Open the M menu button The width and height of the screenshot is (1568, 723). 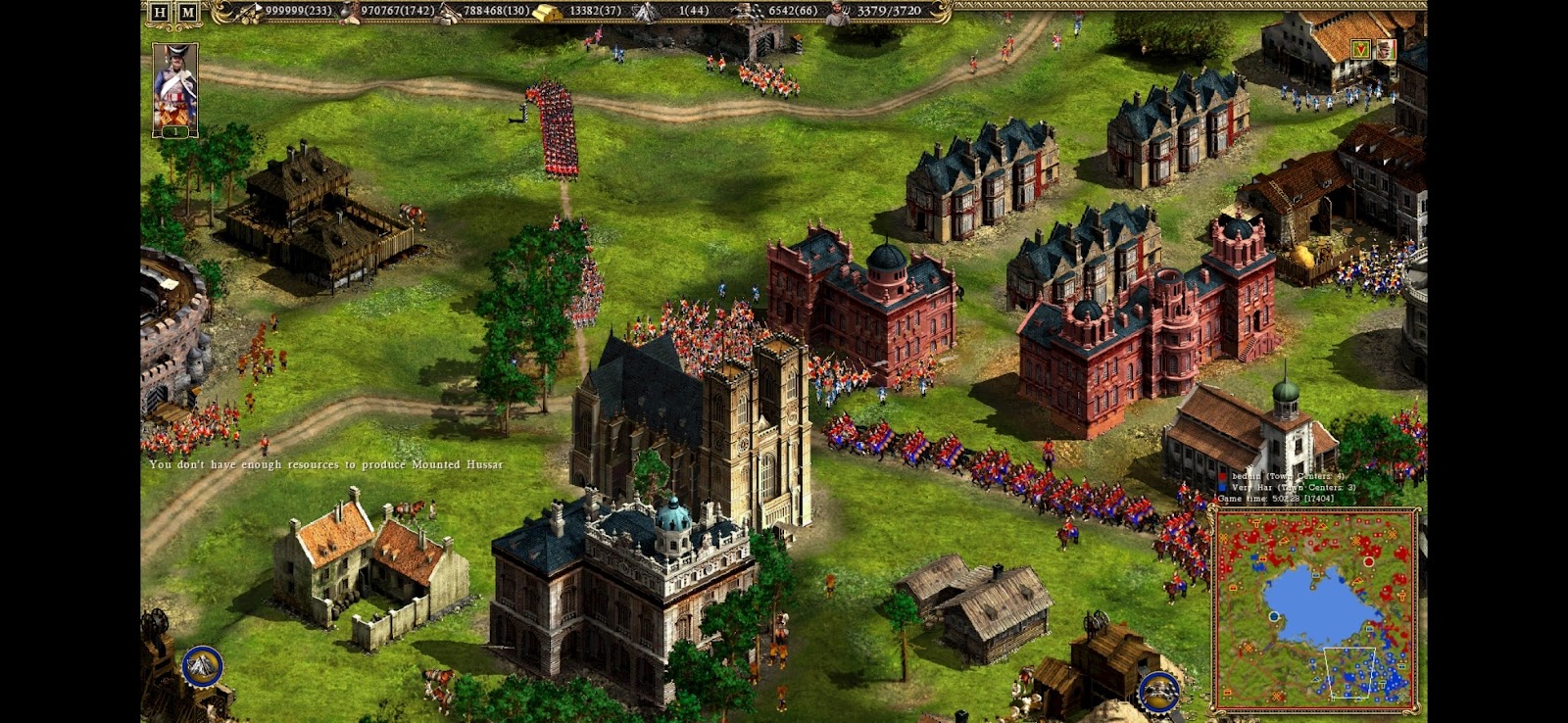coord(187,12)
